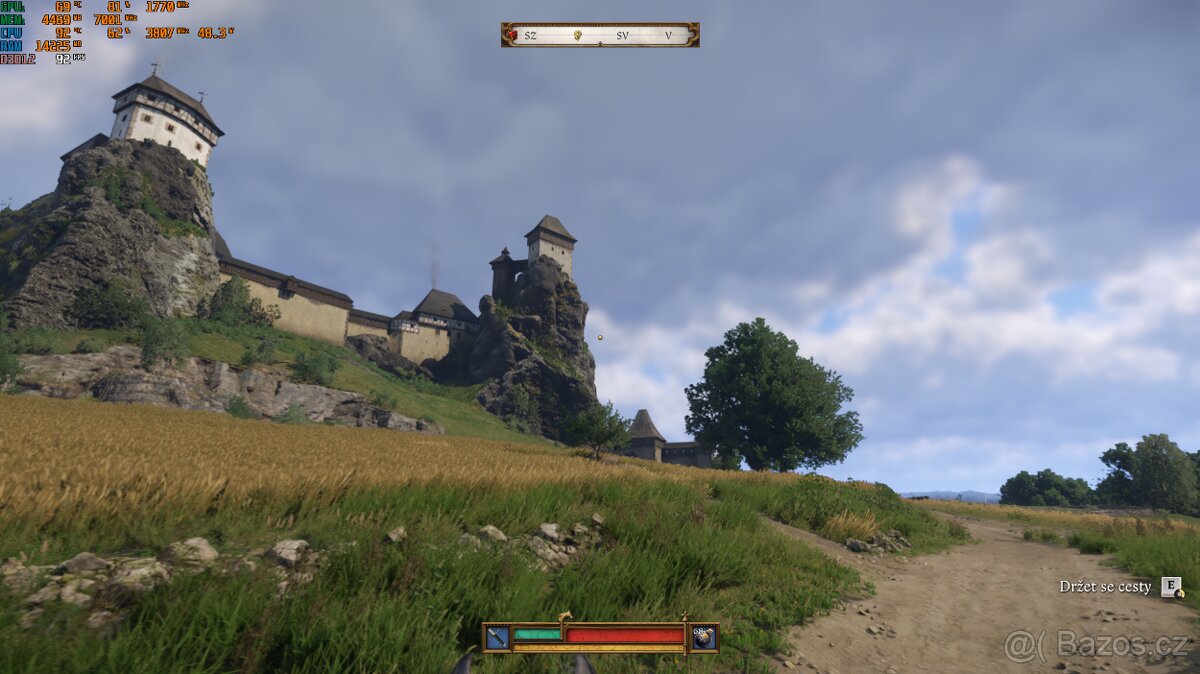
Task: Select the sword weapon icon
Action: pos(497,637)
